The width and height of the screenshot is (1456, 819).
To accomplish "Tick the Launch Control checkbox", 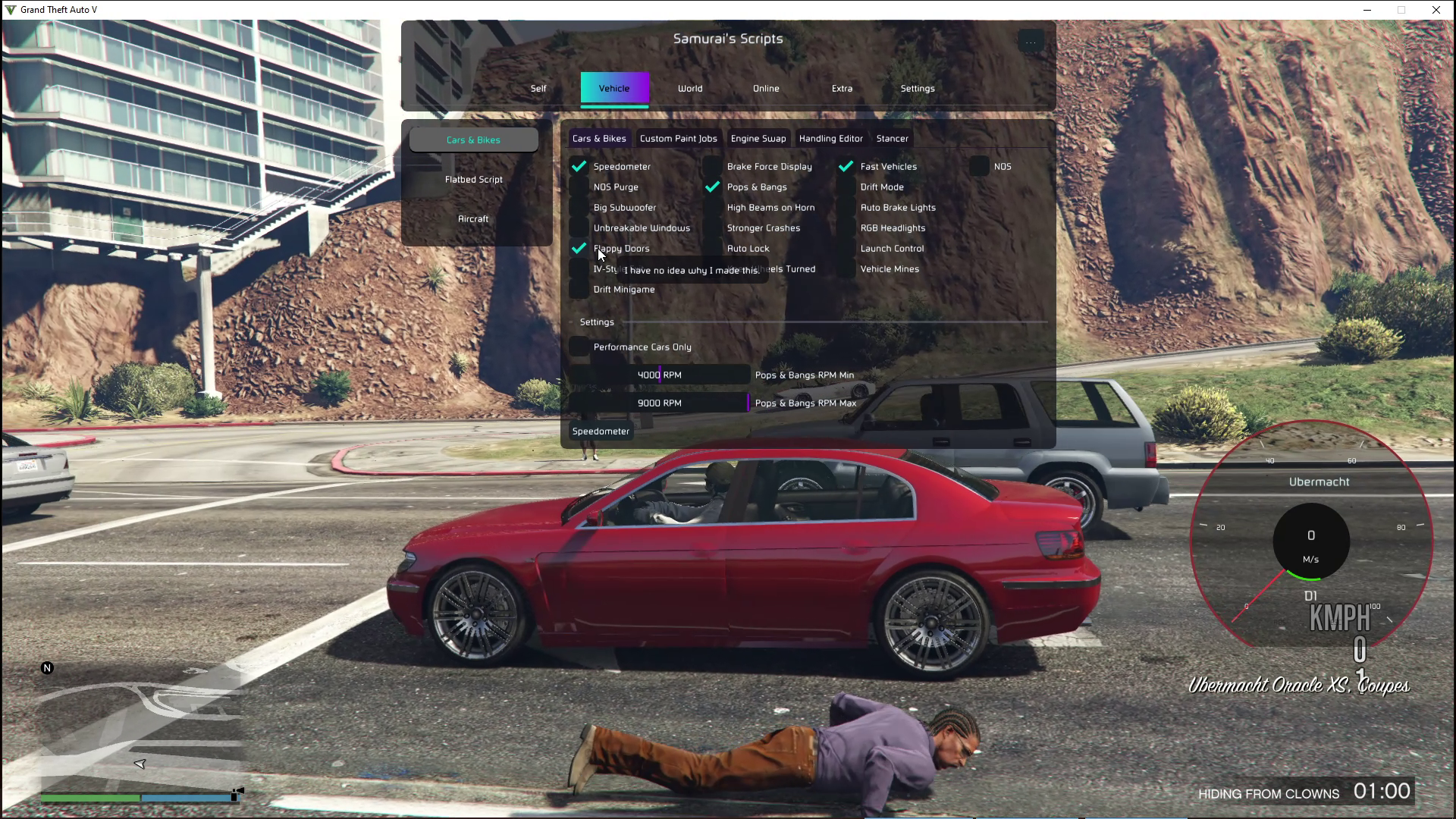I will tap(846, 249).
